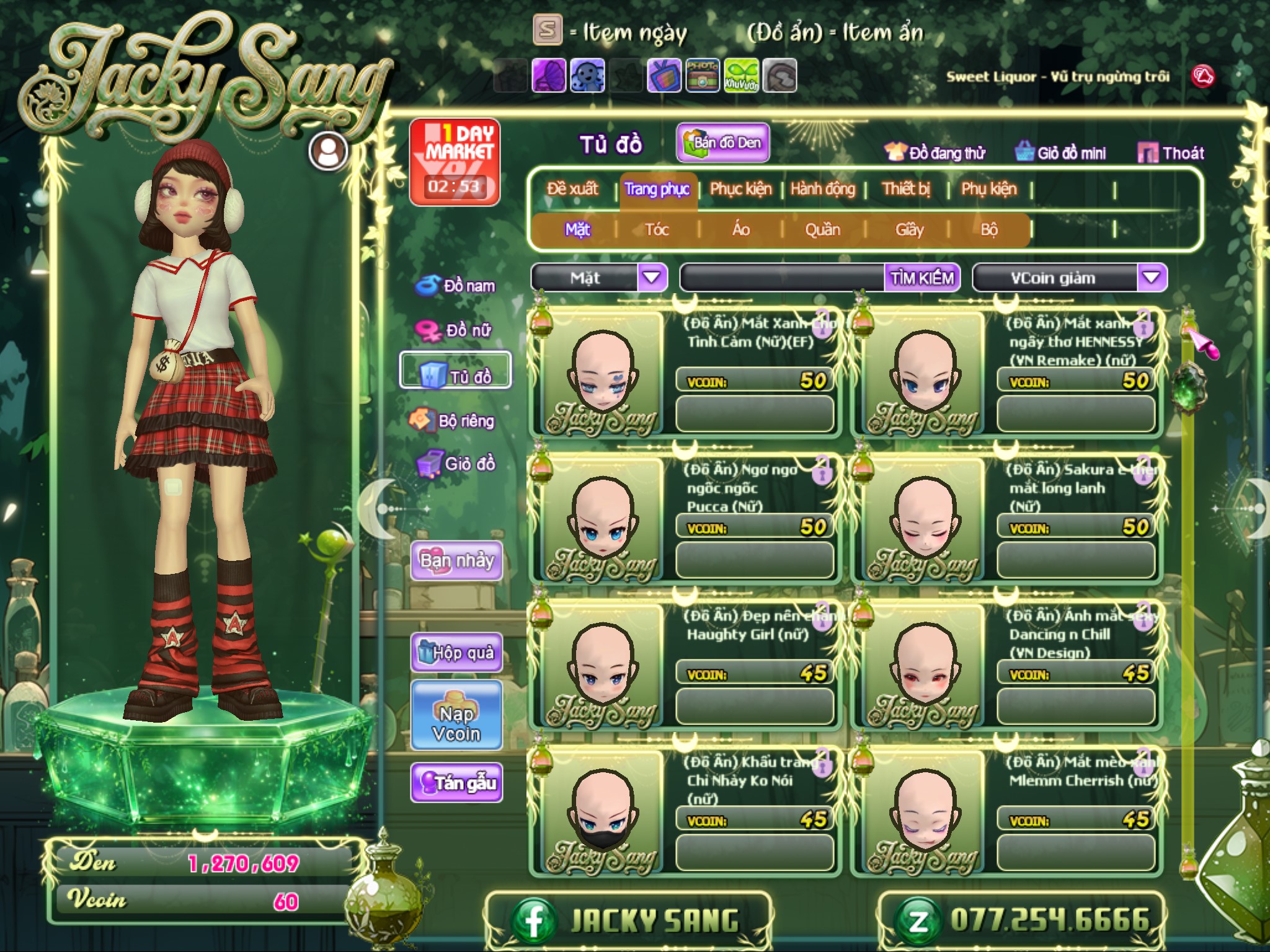The image size is (1270, 952).
Task: Open the Hộp quà gift box
Action: (456, 653)
